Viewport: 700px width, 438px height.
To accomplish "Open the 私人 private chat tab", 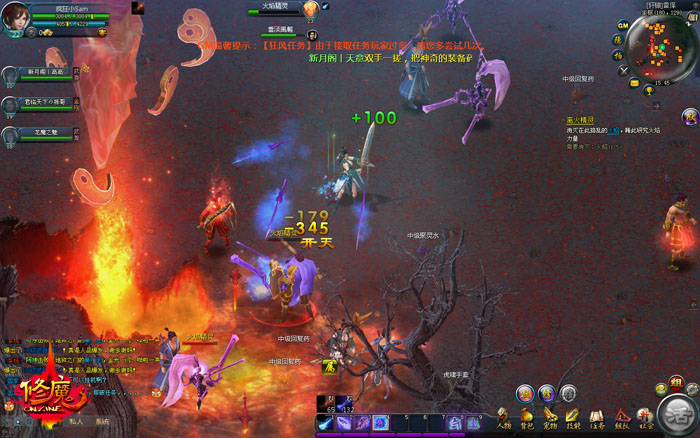I will pyautogui.click(x=76, y=423).
